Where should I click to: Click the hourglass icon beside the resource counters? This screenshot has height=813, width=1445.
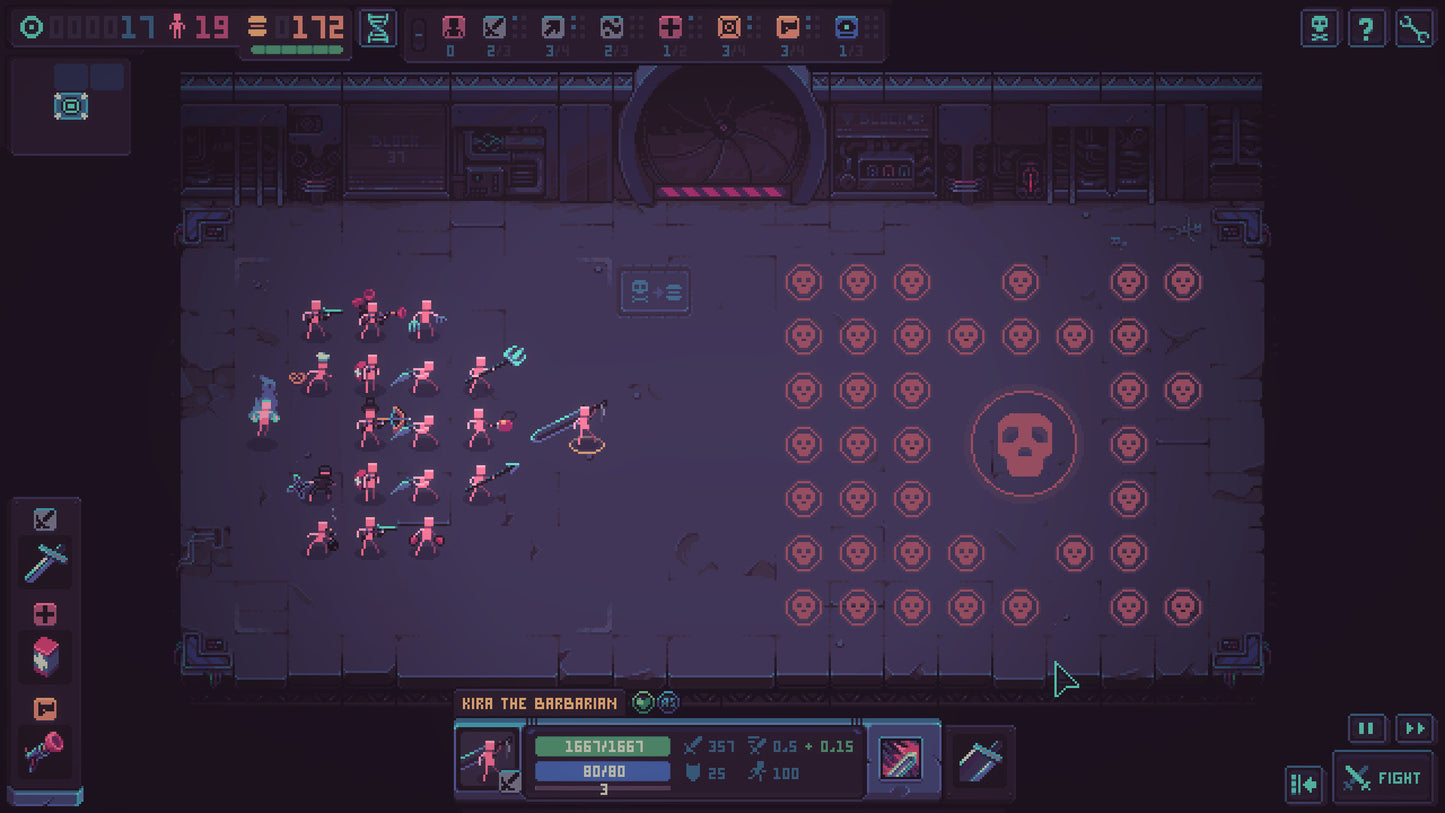click(378, 28)
